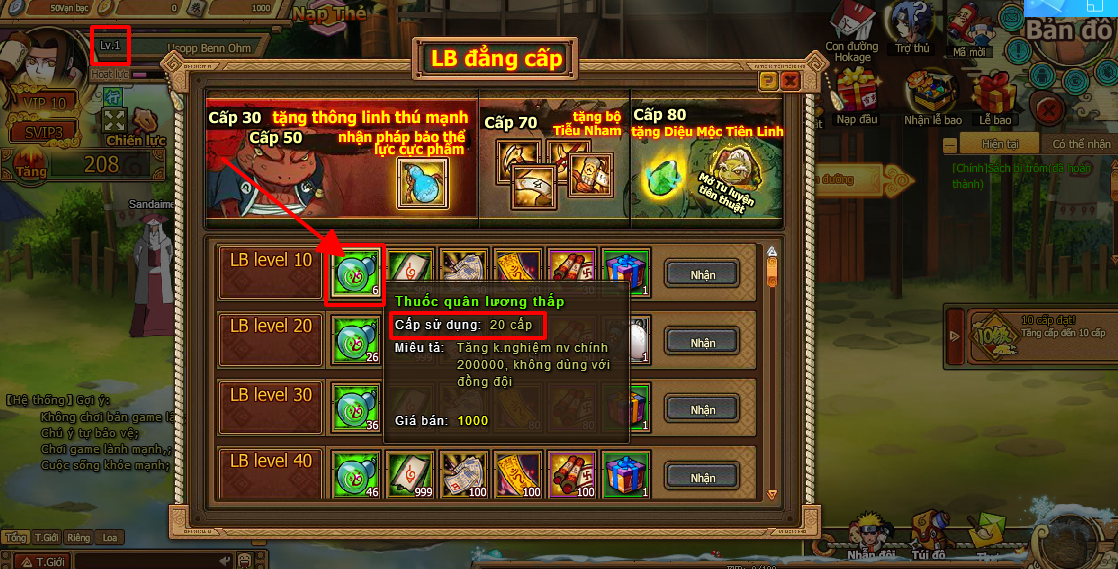Select the green potion in level 10 row
Image resolution: width=1118 pixels, height=569 pixels.
(x=354, y=274)
